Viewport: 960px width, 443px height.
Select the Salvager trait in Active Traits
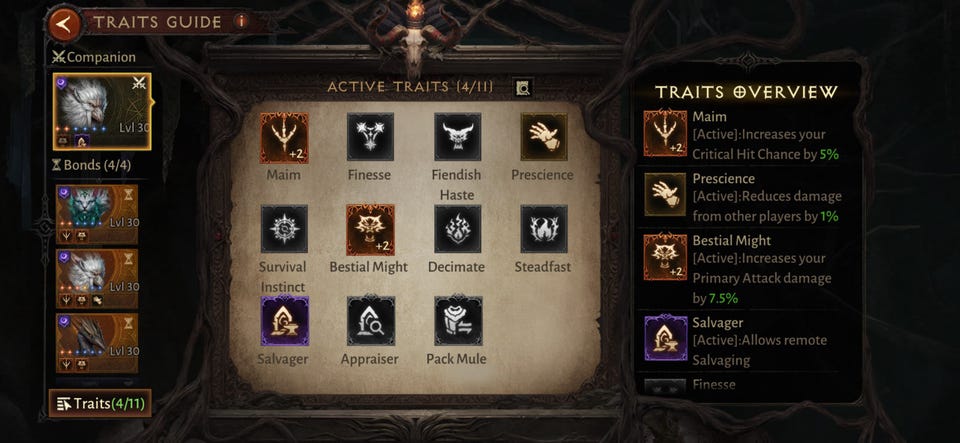coord(284,320)
